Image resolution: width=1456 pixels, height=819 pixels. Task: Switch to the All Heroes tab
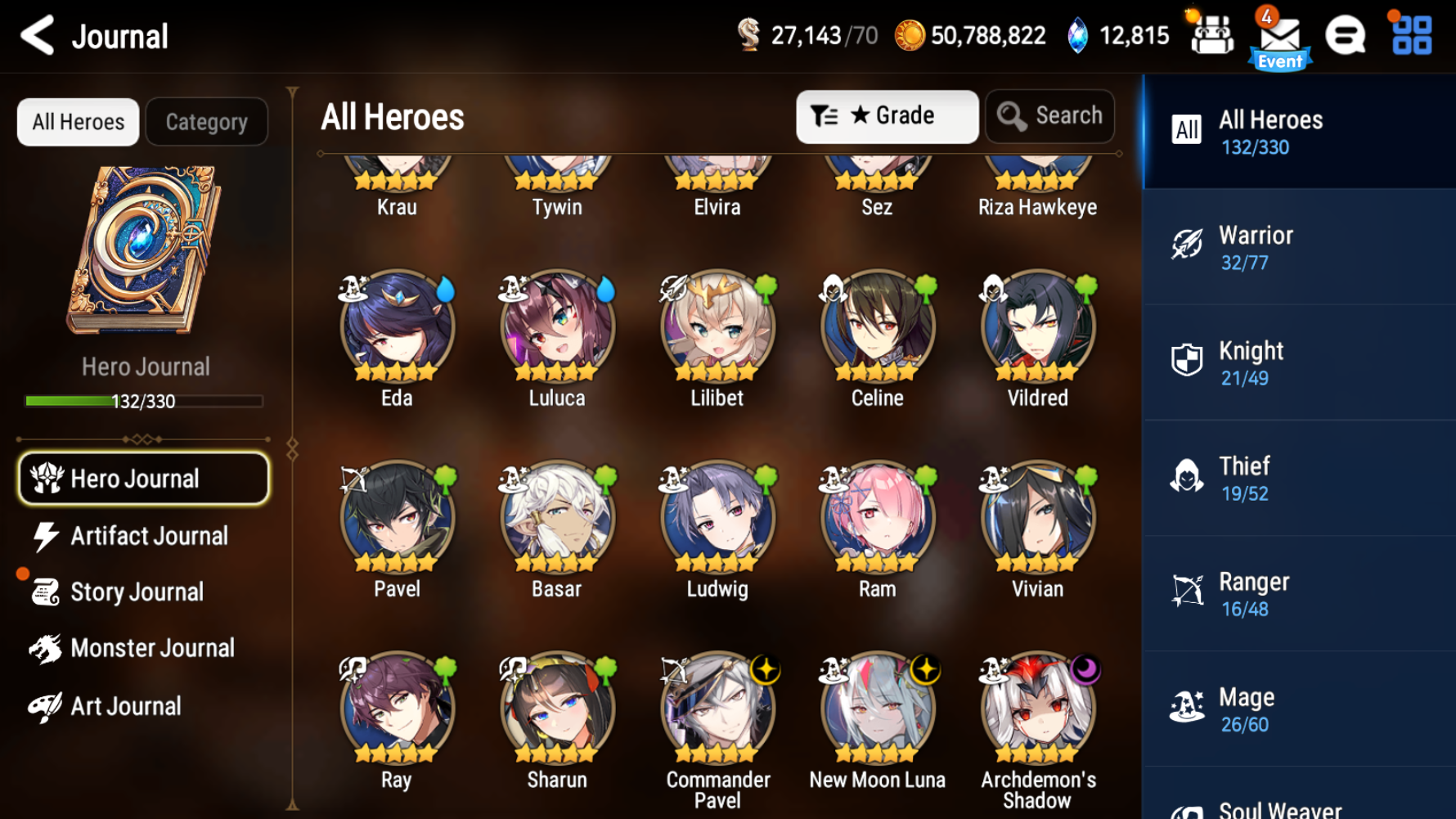pos(78,121)
